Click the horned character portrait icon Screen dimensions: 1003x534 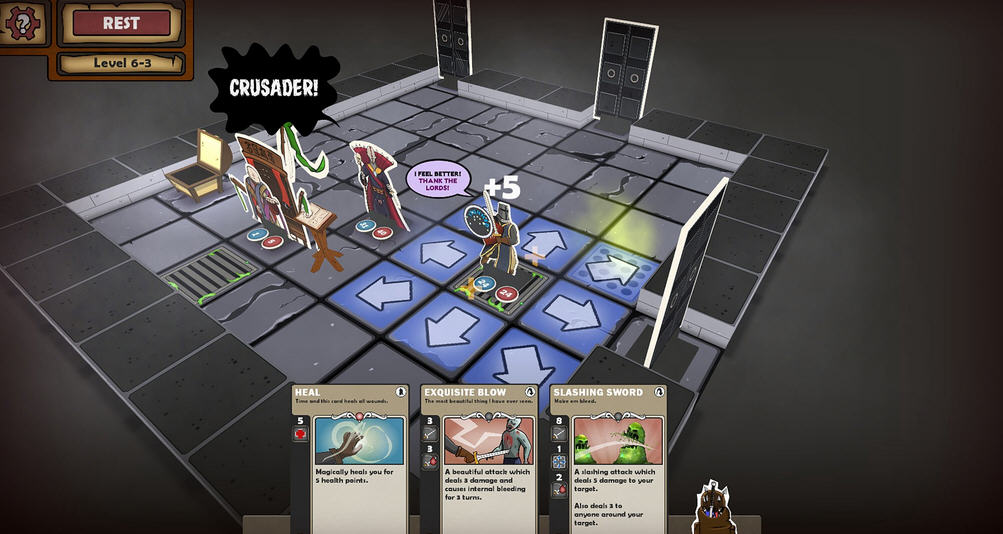711,507
